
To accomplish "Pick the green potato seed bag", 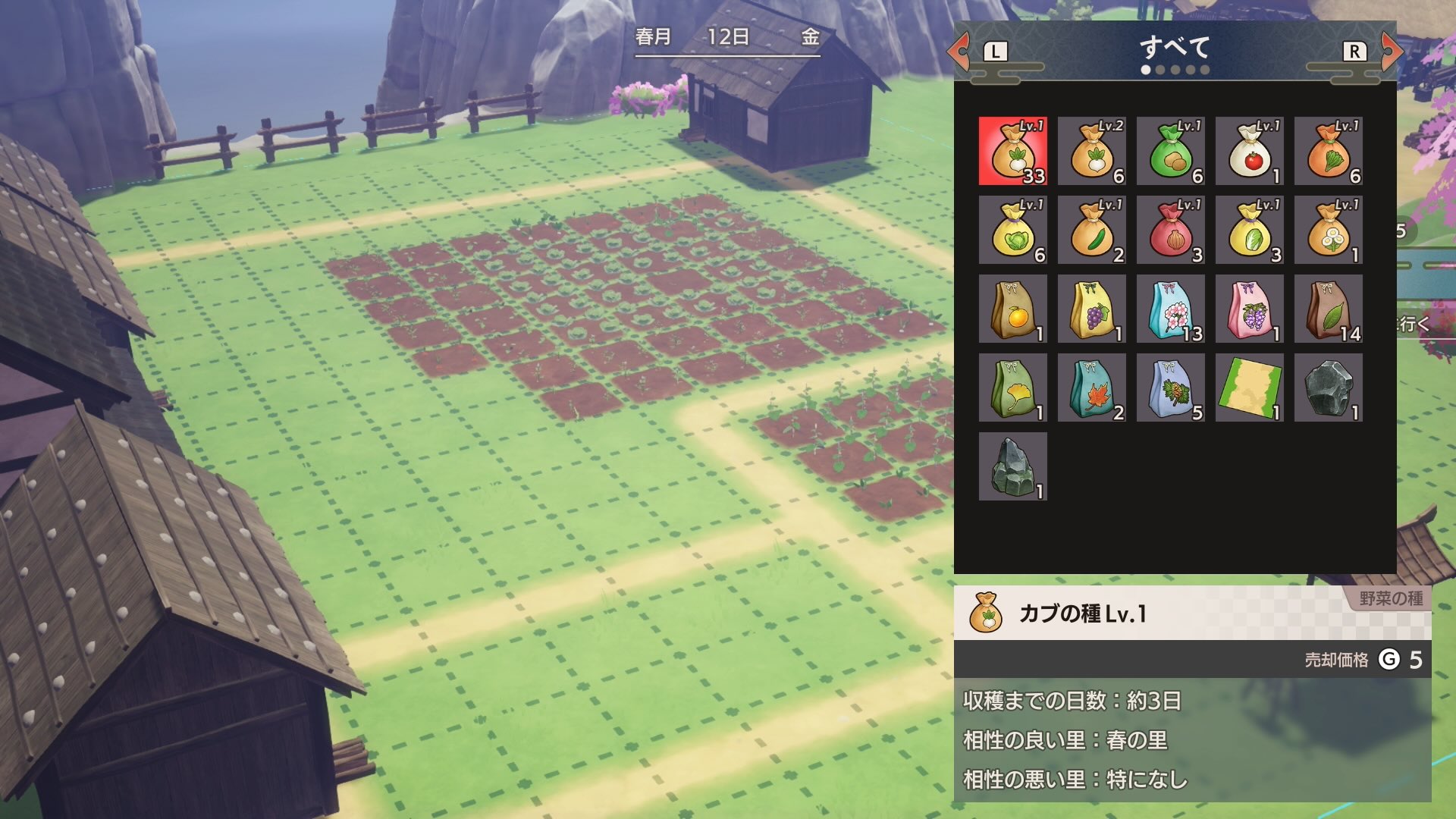I will tap(1172, 152).
